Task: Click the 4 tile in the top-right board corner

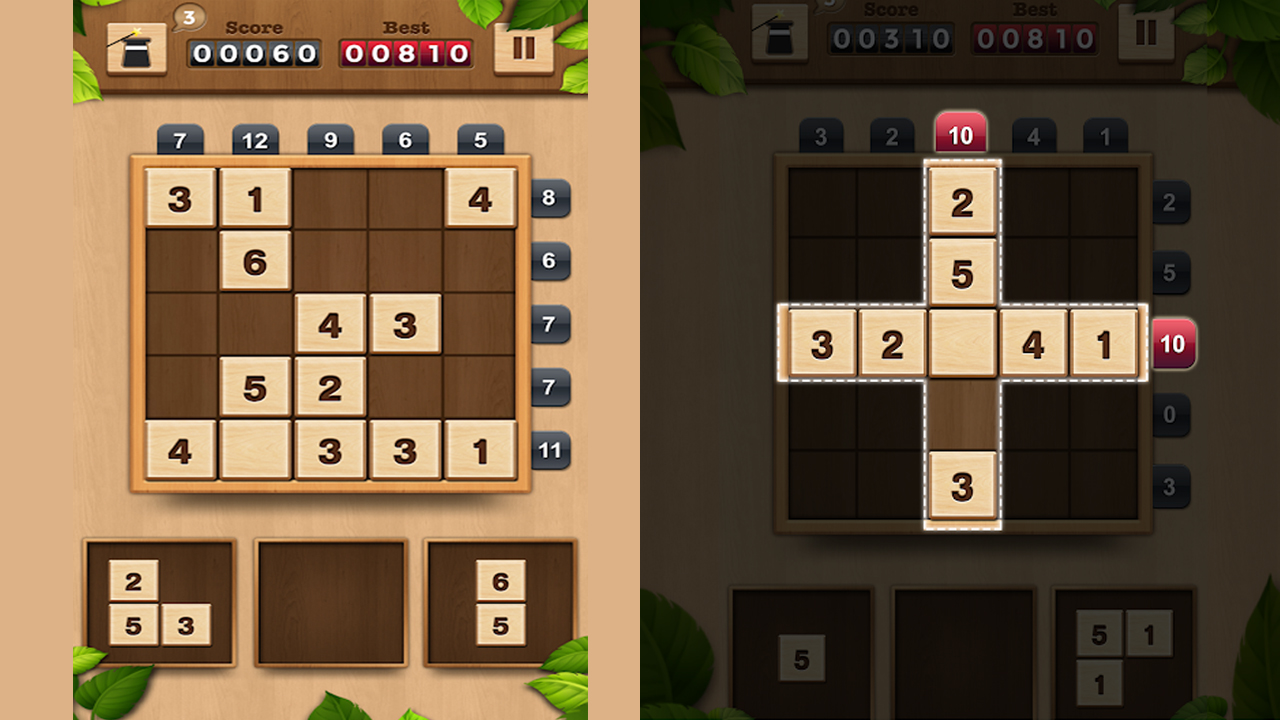Action: point(481,197)
